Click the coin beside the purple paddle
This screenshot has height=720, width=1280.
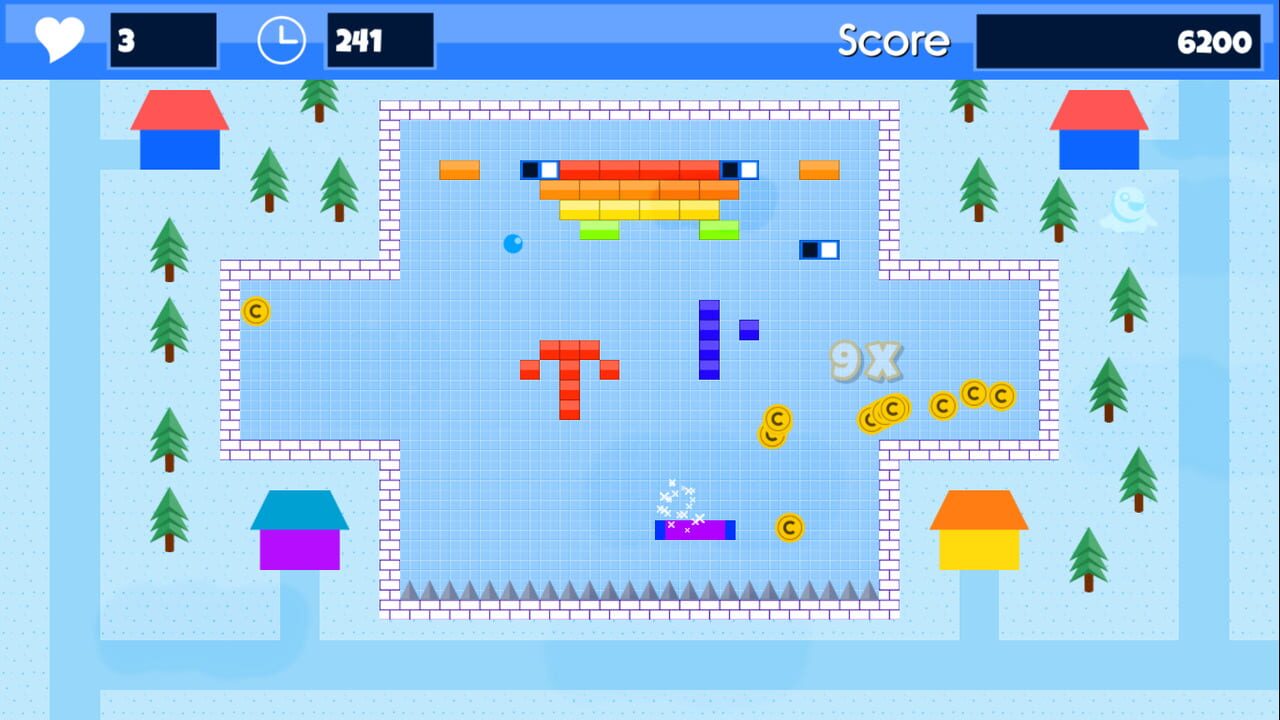tap(789, 528)
